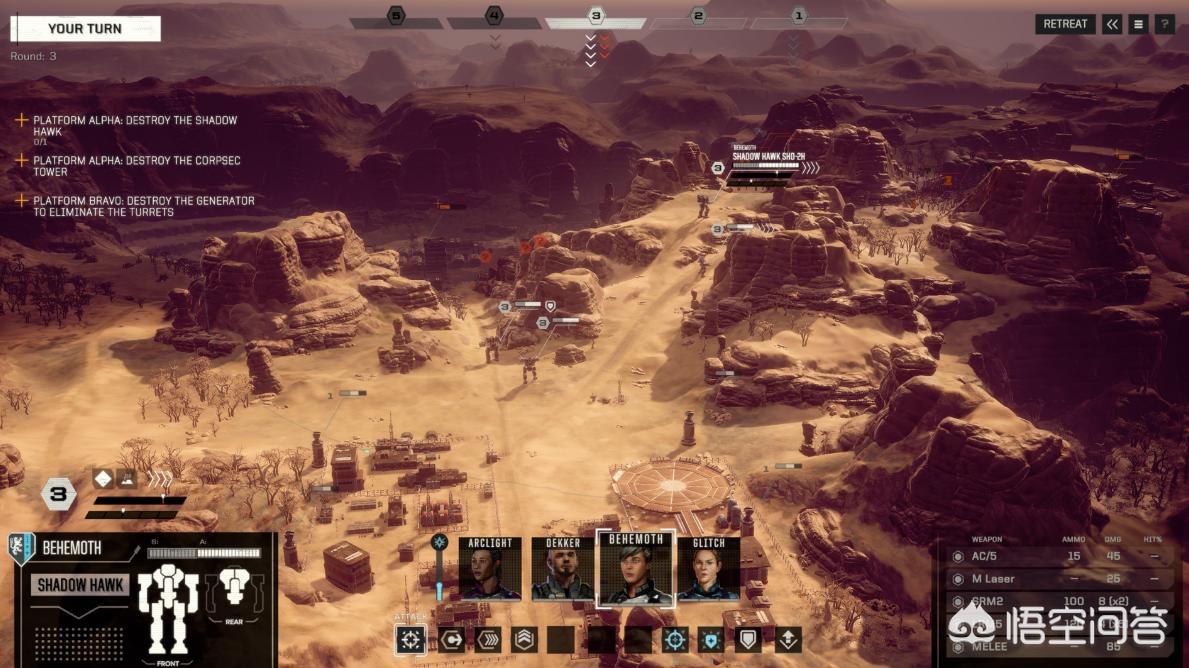Click the double left chevron button

[x=1112, y=25]
